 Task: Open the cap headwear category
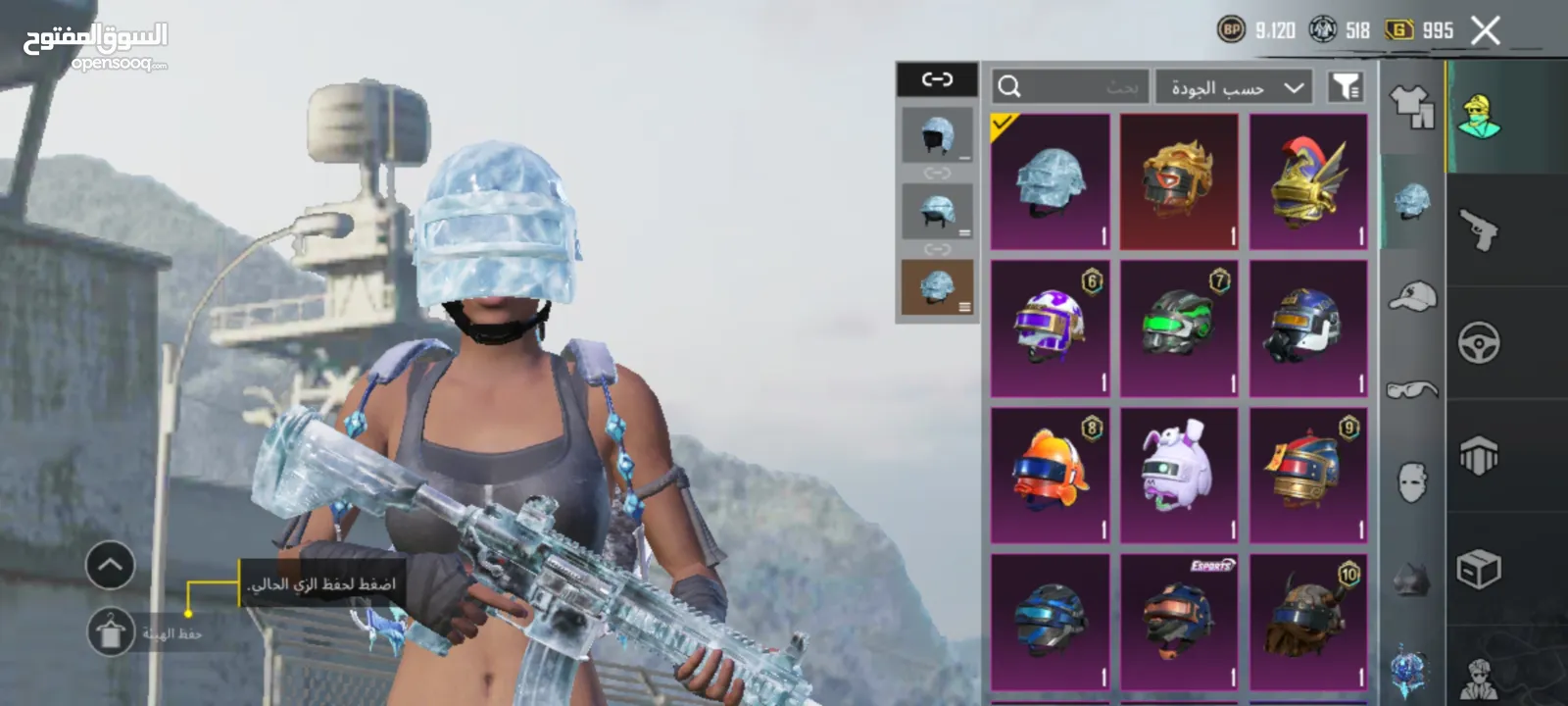(x=1411, y=295)
